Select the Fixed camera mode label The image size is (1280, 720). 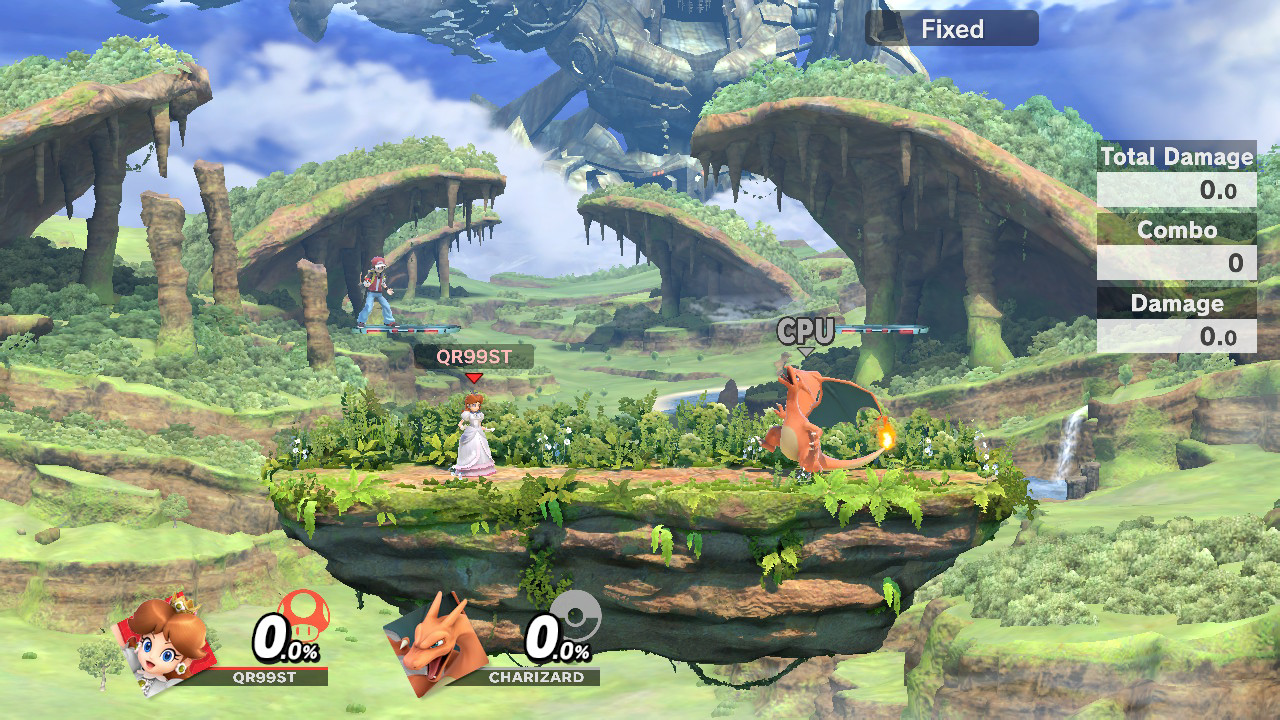(951, 29)
